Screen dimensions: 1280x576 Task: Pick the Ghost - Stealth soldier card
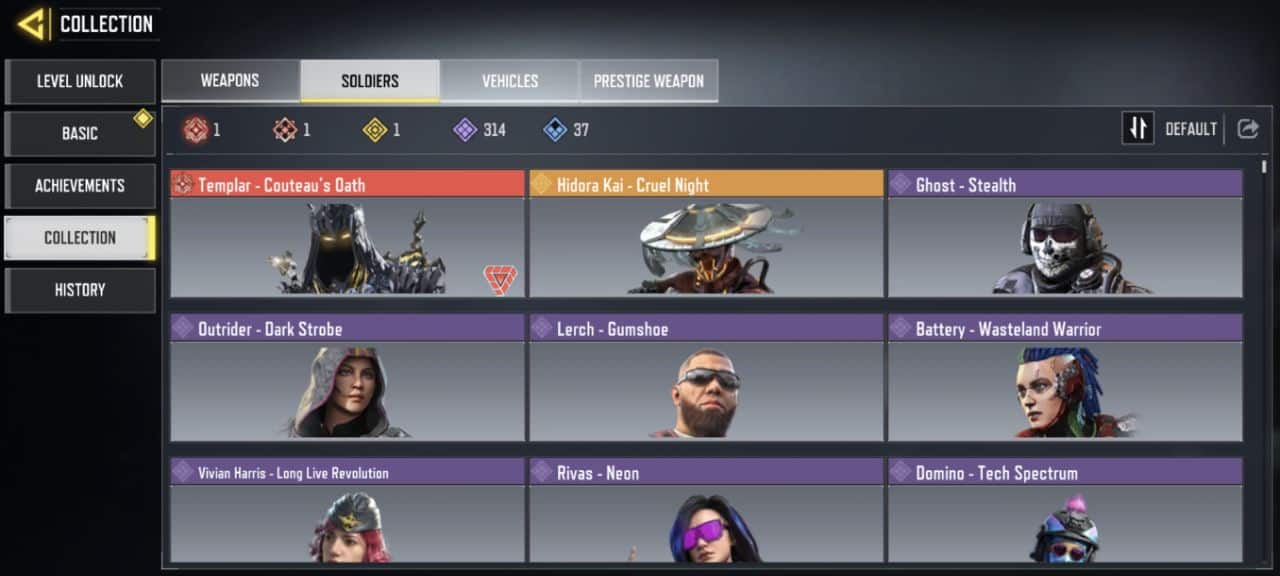click(1065, 234)
